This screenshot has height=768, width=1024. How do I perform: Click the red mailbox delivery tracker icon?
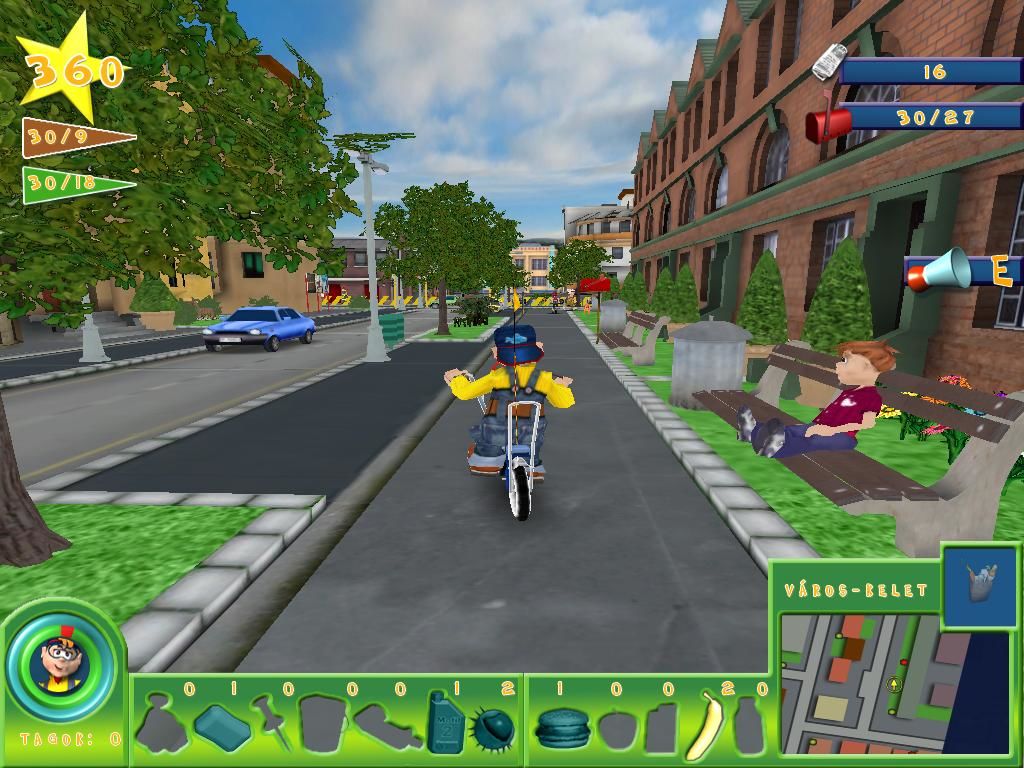829,122
